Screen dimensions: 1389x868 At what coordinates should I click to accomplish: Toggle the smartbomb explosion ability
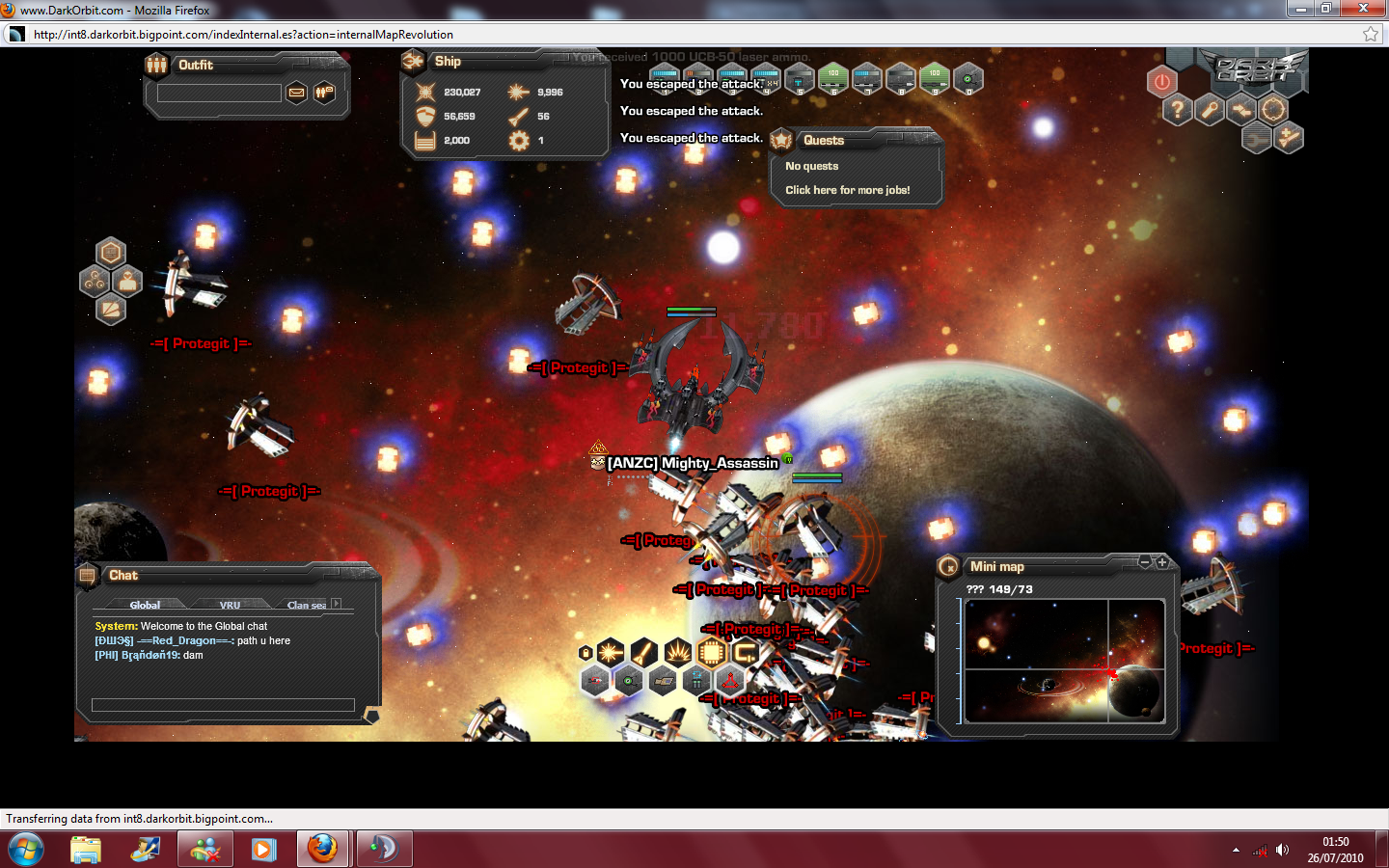point(677,652)
